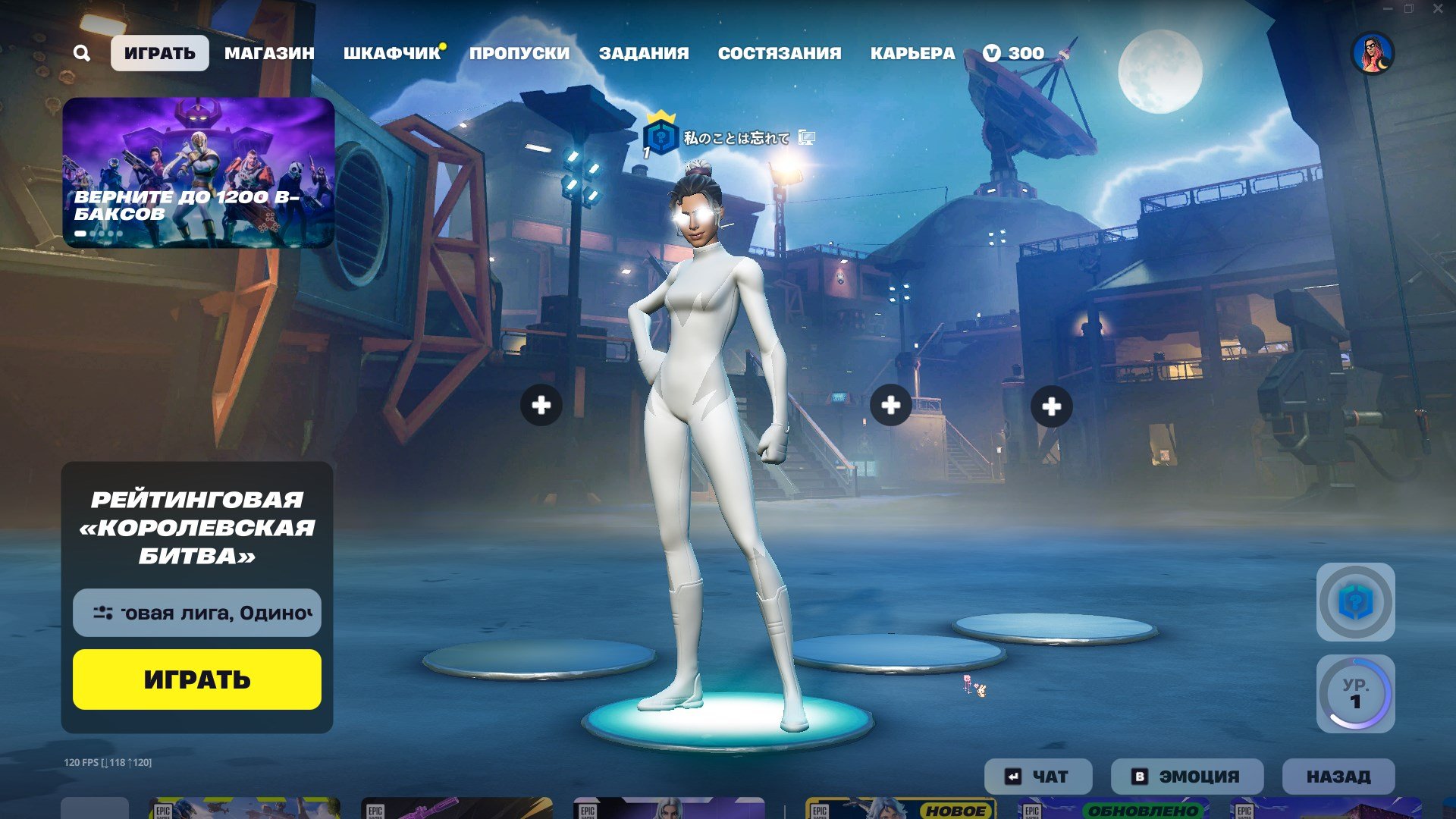Screen dimensions: 1456x819
Task: Open the search magnifier icon
Action: point(82,53)
